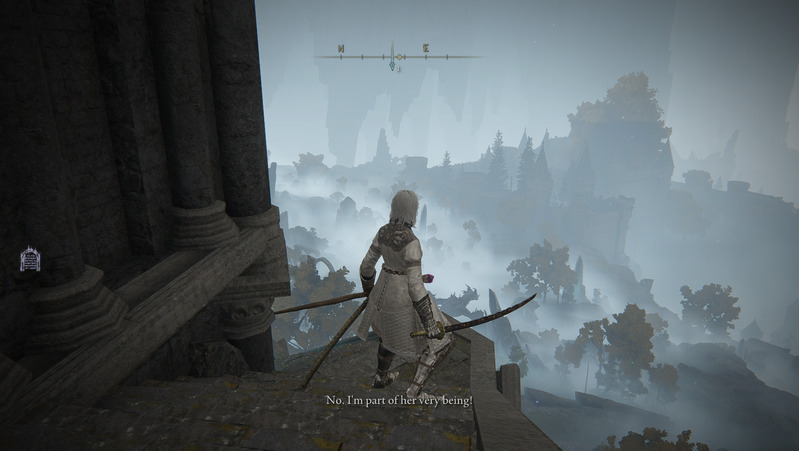Click the compass bar at the top
This screenshot has width=799, height=451.
(x=397, y=57)
